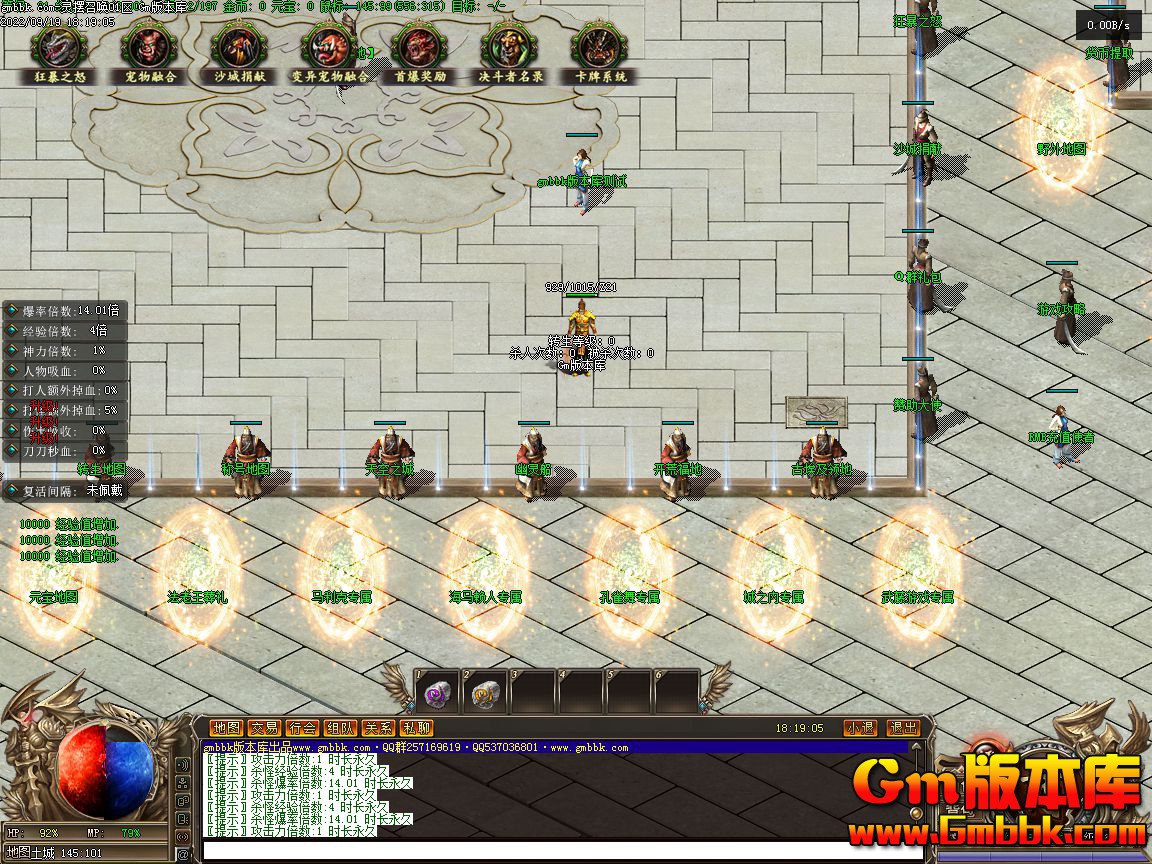1152x864 pixels.
Task: Focus the chat input field
Action: click(560, 851)
